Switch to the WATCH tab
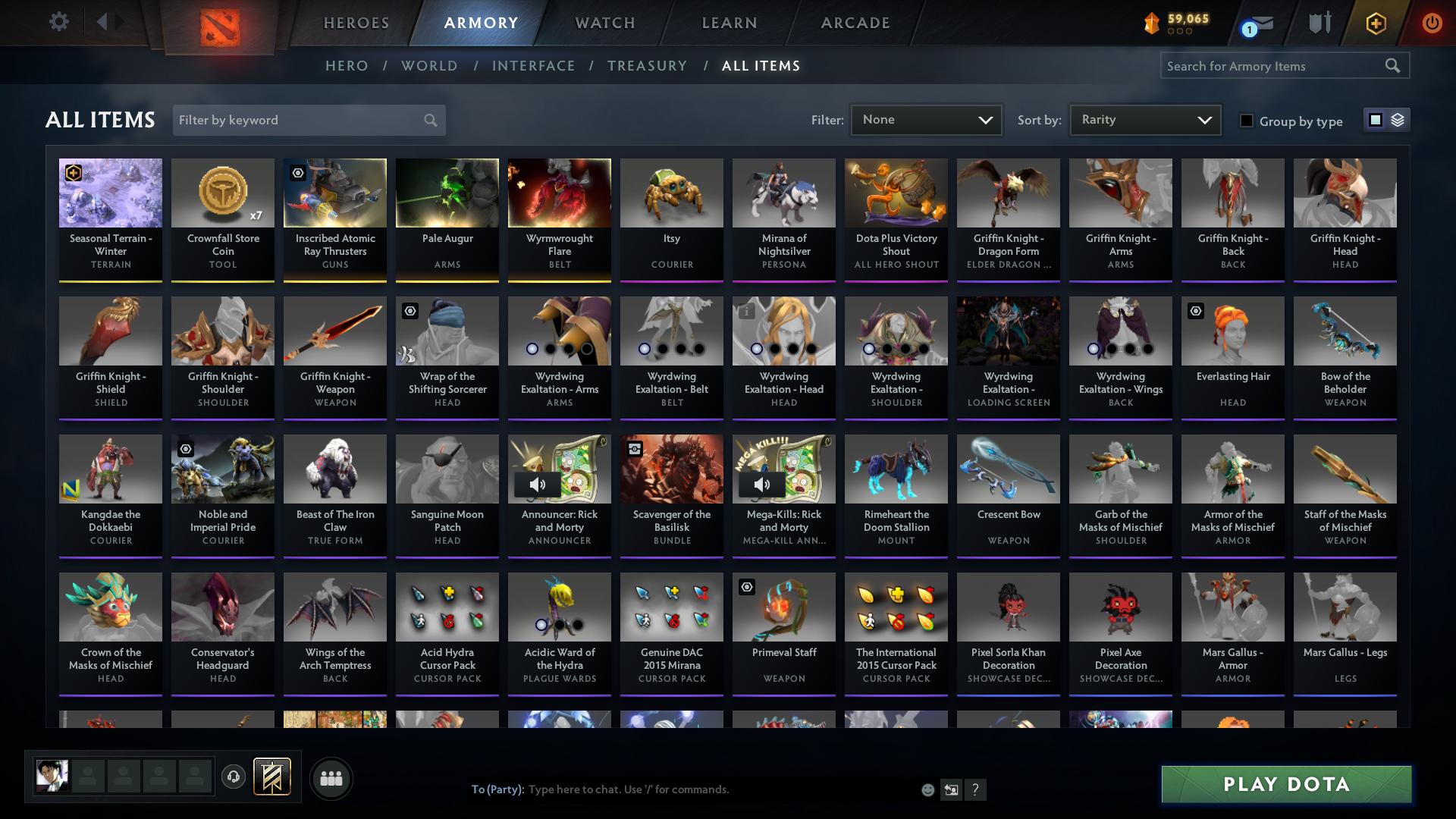 [604, 23]
